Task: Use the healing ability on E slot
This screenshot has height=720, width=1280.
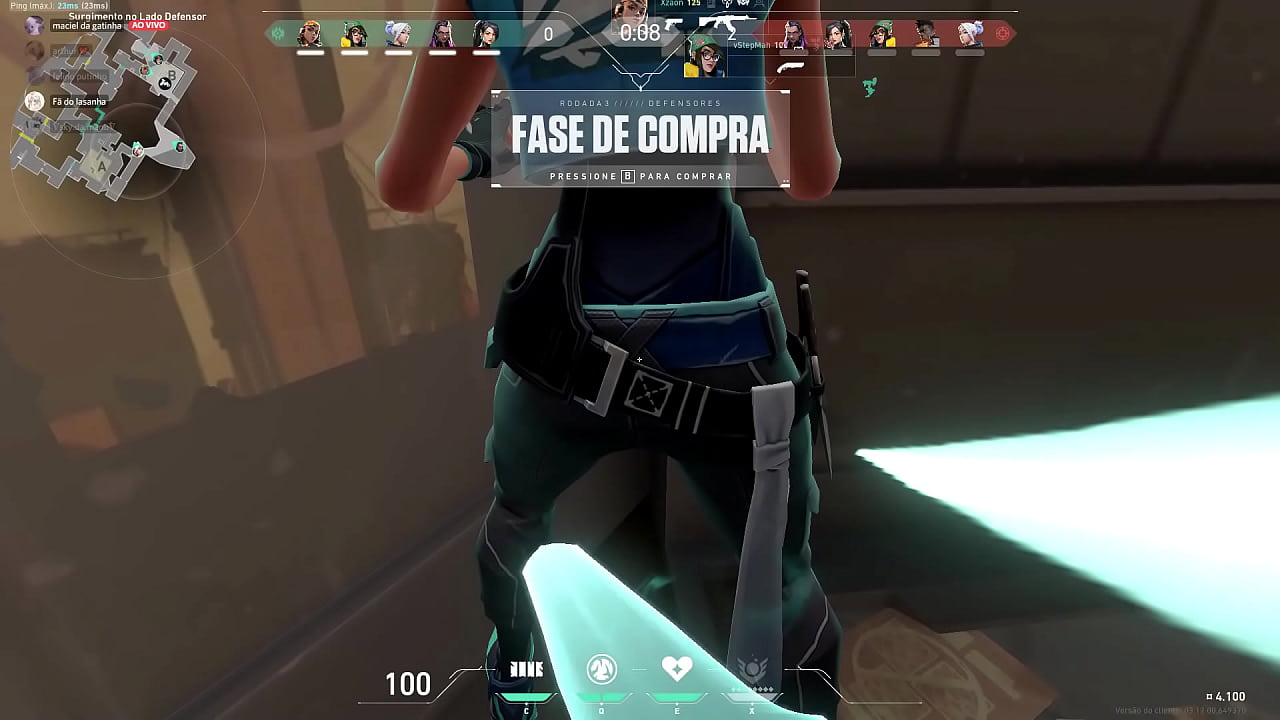Action: click(x=677, y=667)
